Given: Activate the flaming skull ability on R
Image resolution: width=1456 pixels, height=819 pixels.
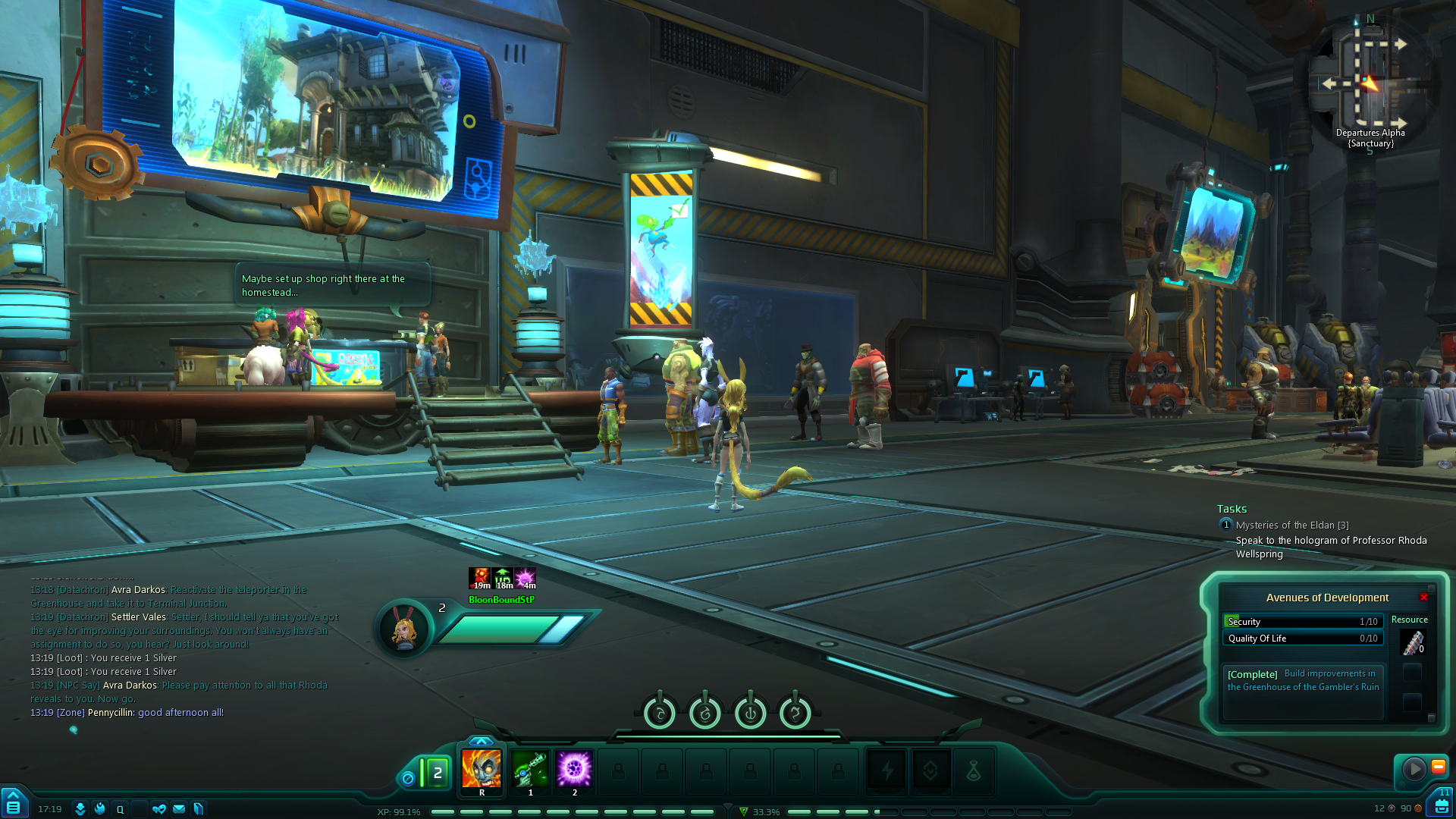Looking at the screenshot, I should [x=482, y=769].
